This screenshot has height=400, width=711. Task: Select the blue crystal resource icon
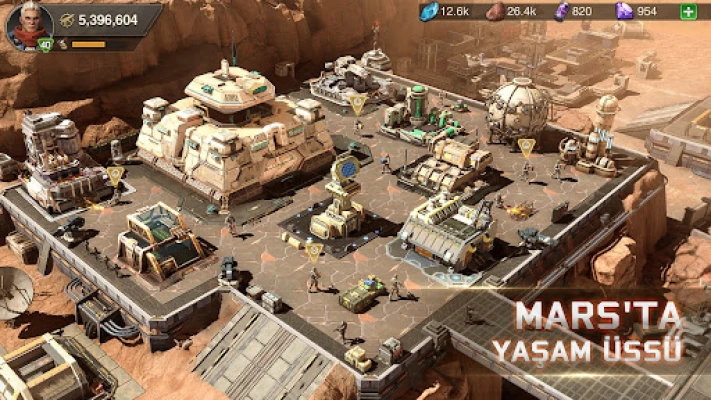(430, 11)
